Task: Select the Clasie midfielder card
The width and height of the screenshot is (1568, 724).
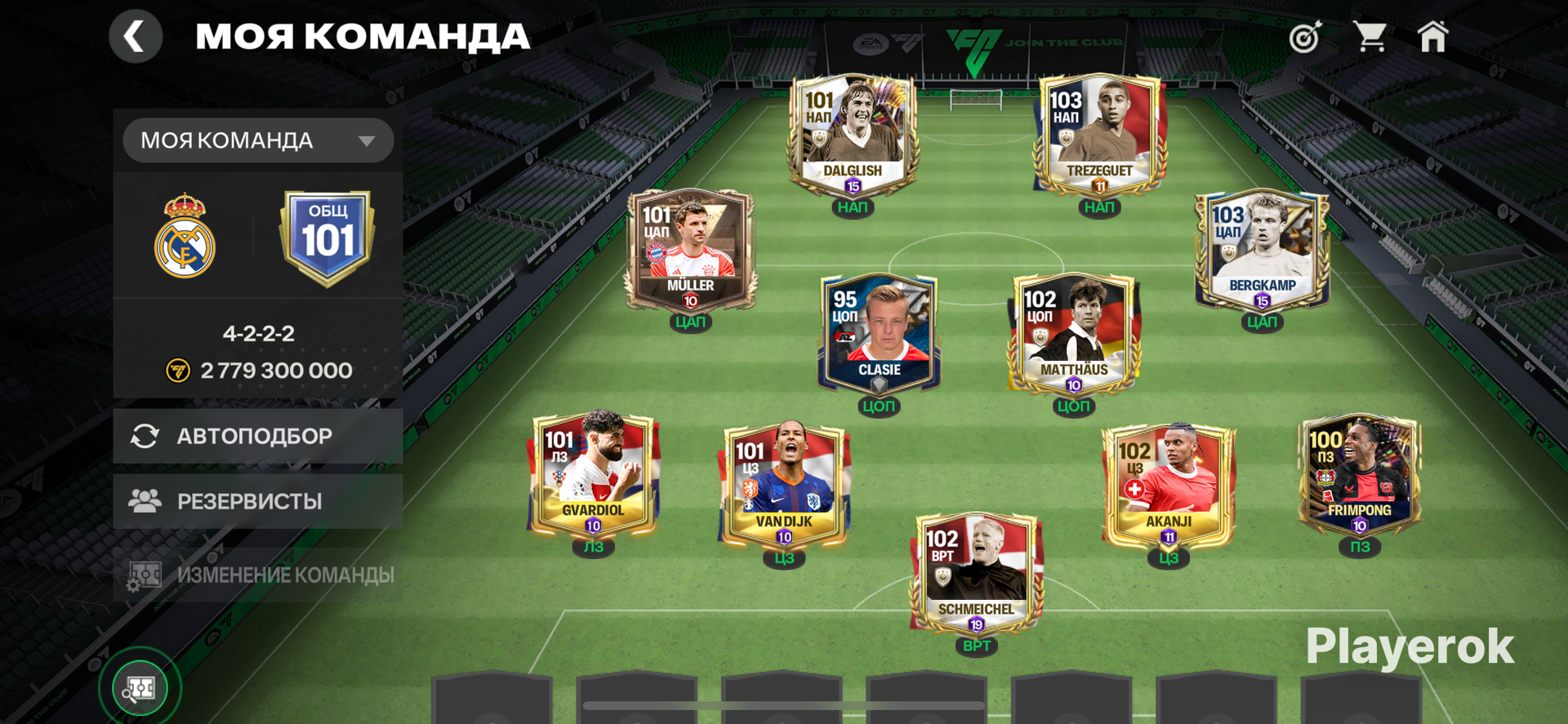Action: point(879,334)
